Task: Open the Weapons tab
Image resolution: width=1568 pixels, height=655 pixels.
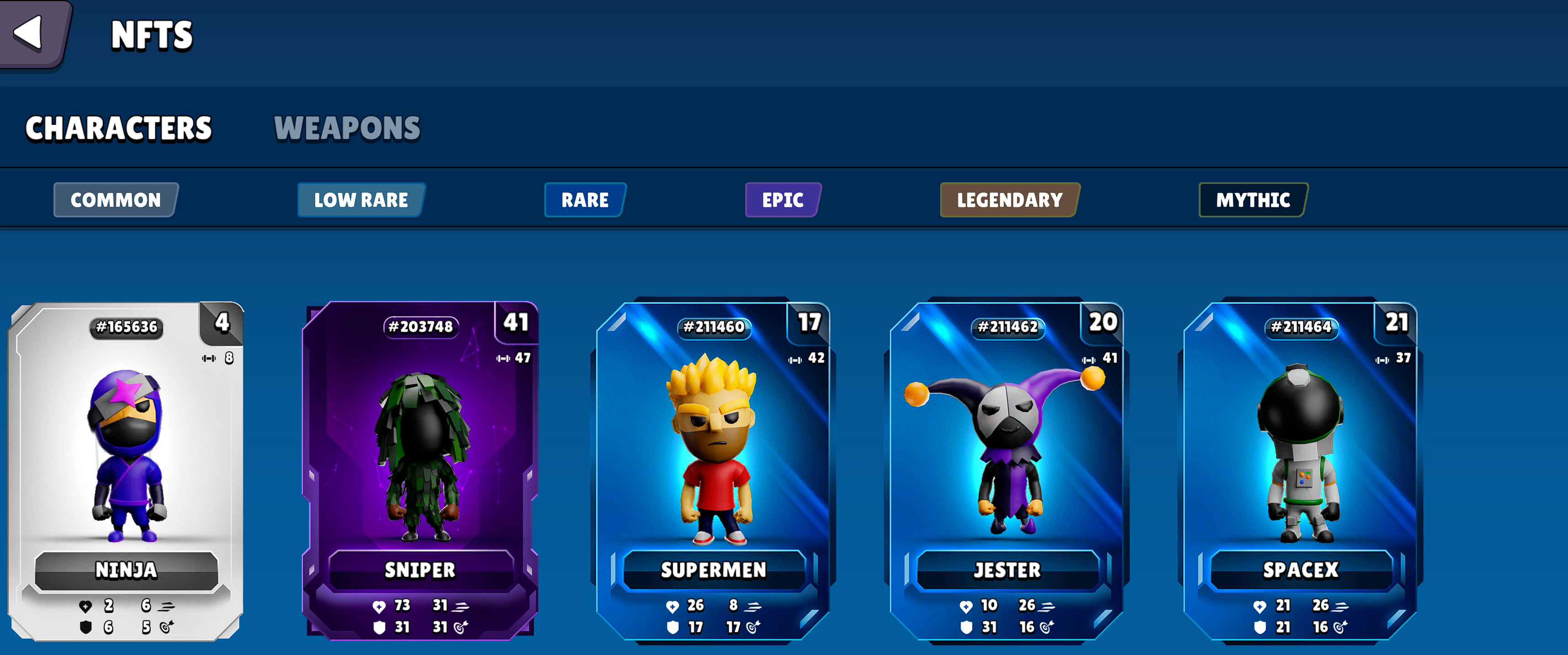Action: coord(347,128)
